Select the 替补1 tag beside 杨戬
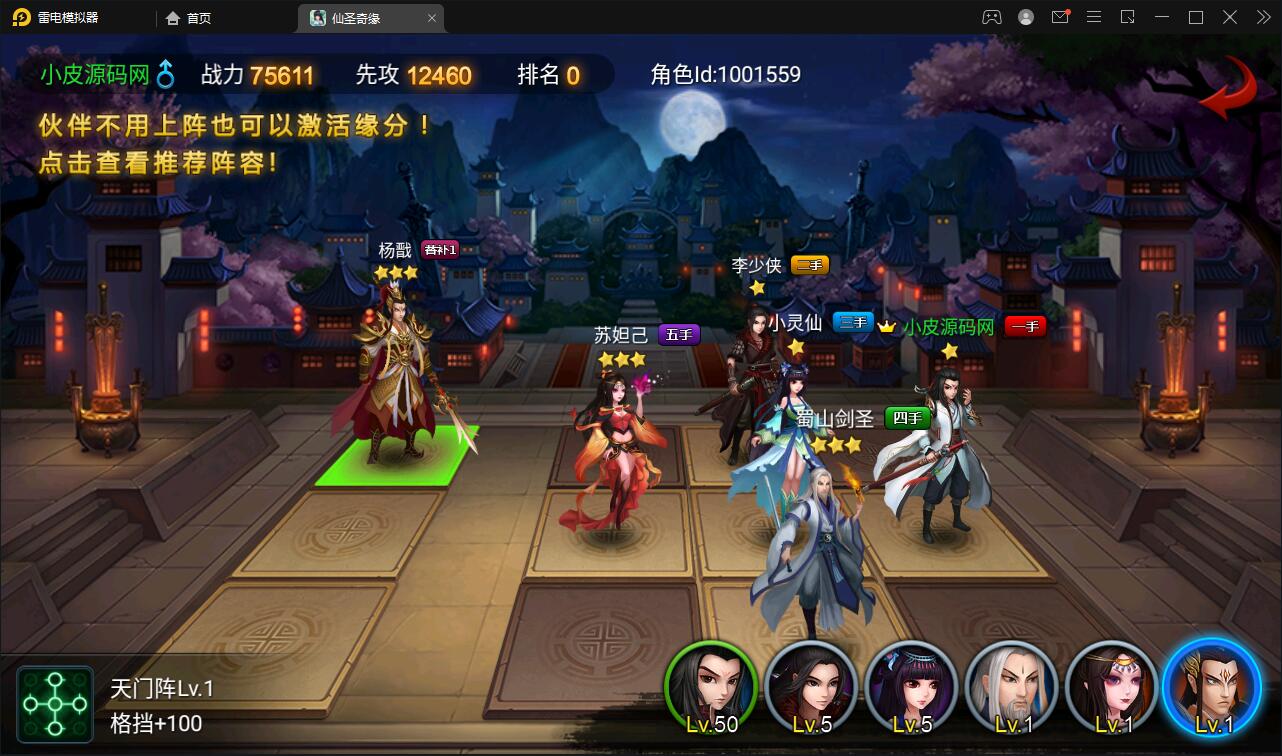1282x756 pixels. pyautogui.click(x=441, y=250)
